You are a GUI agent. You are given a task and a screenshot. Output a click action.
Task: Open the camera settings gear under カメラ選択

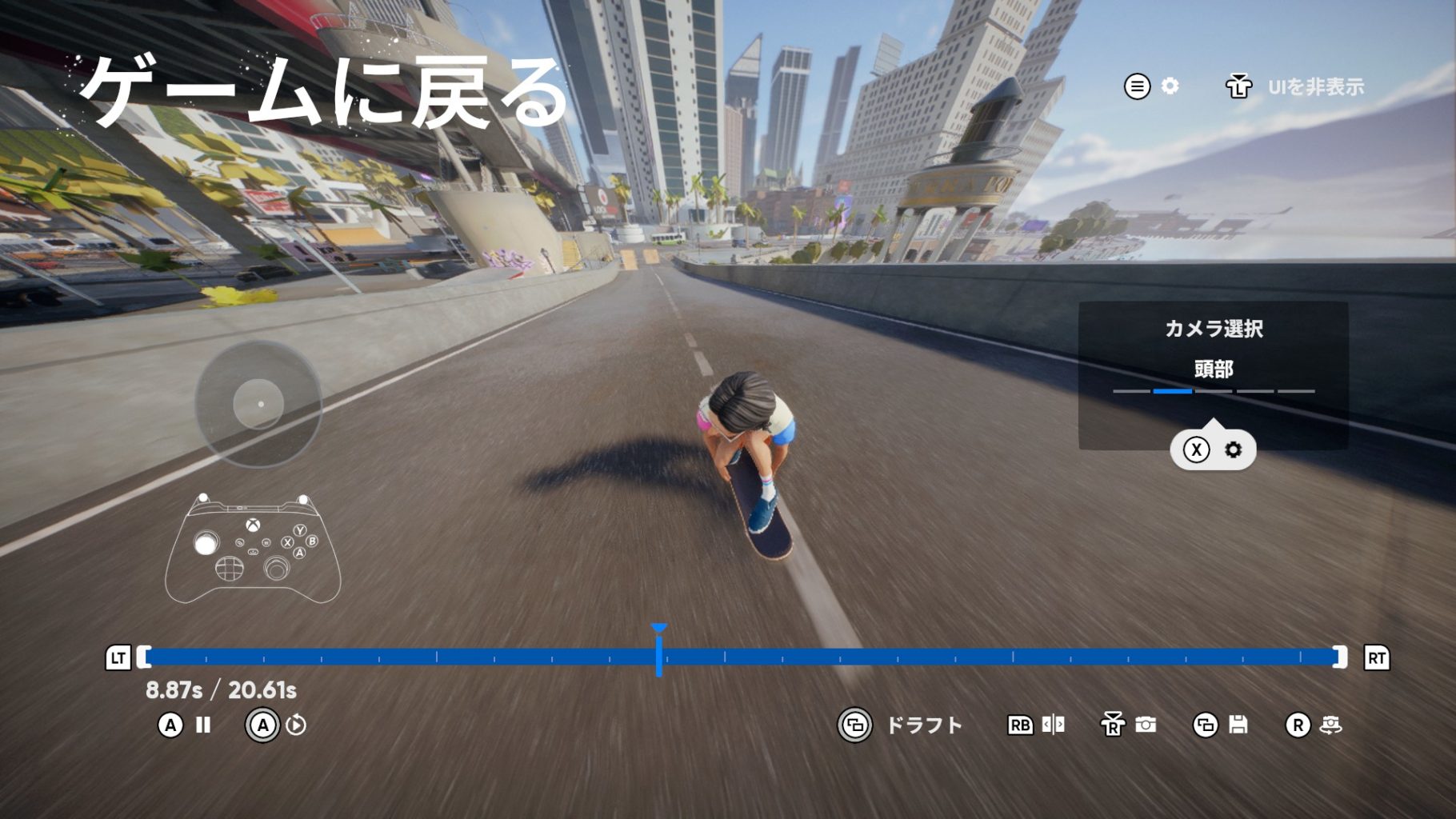coord(1233,449)
